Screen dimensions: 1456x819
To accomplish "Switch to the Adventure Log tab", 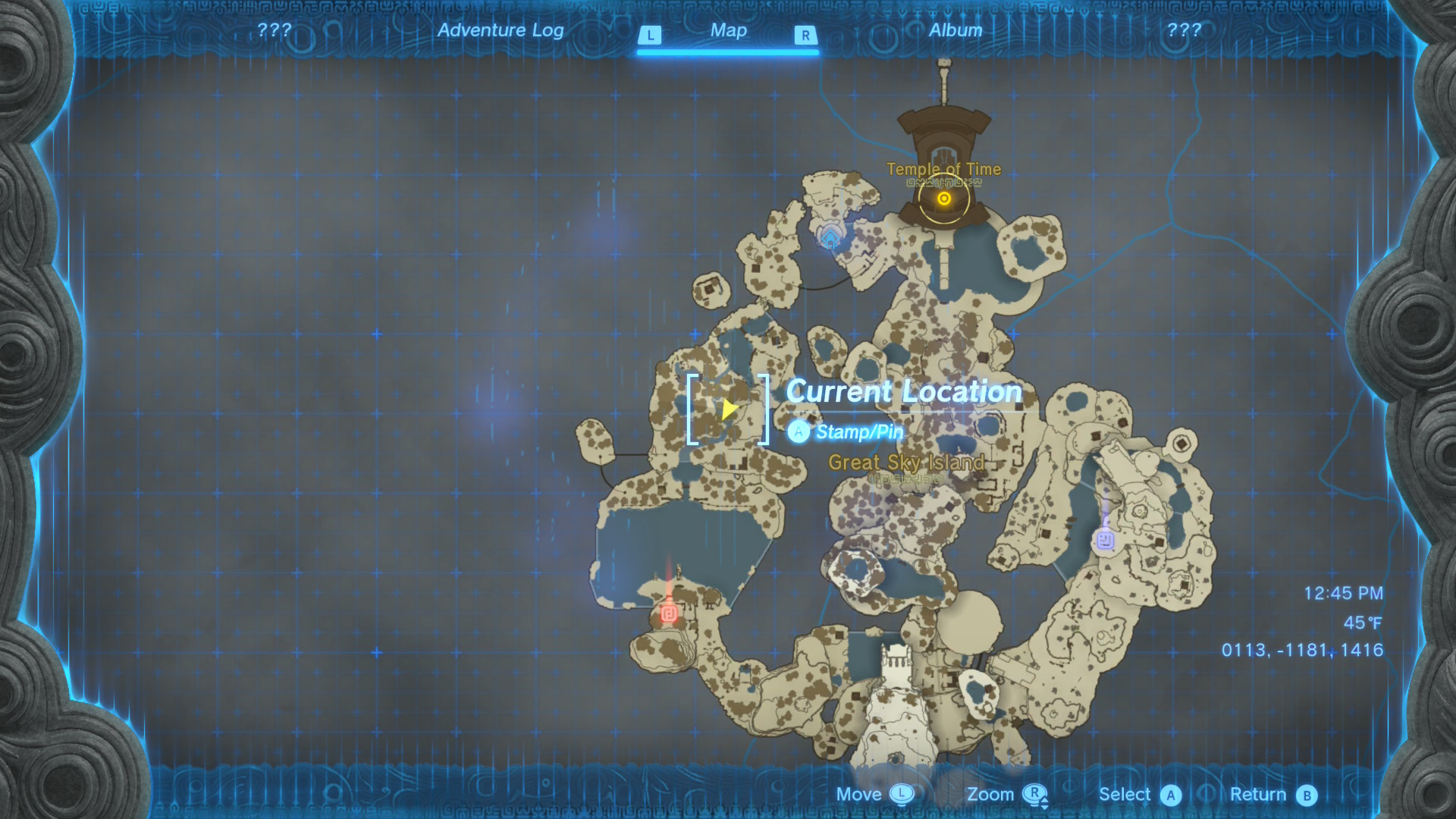I will tap(500, 30).
